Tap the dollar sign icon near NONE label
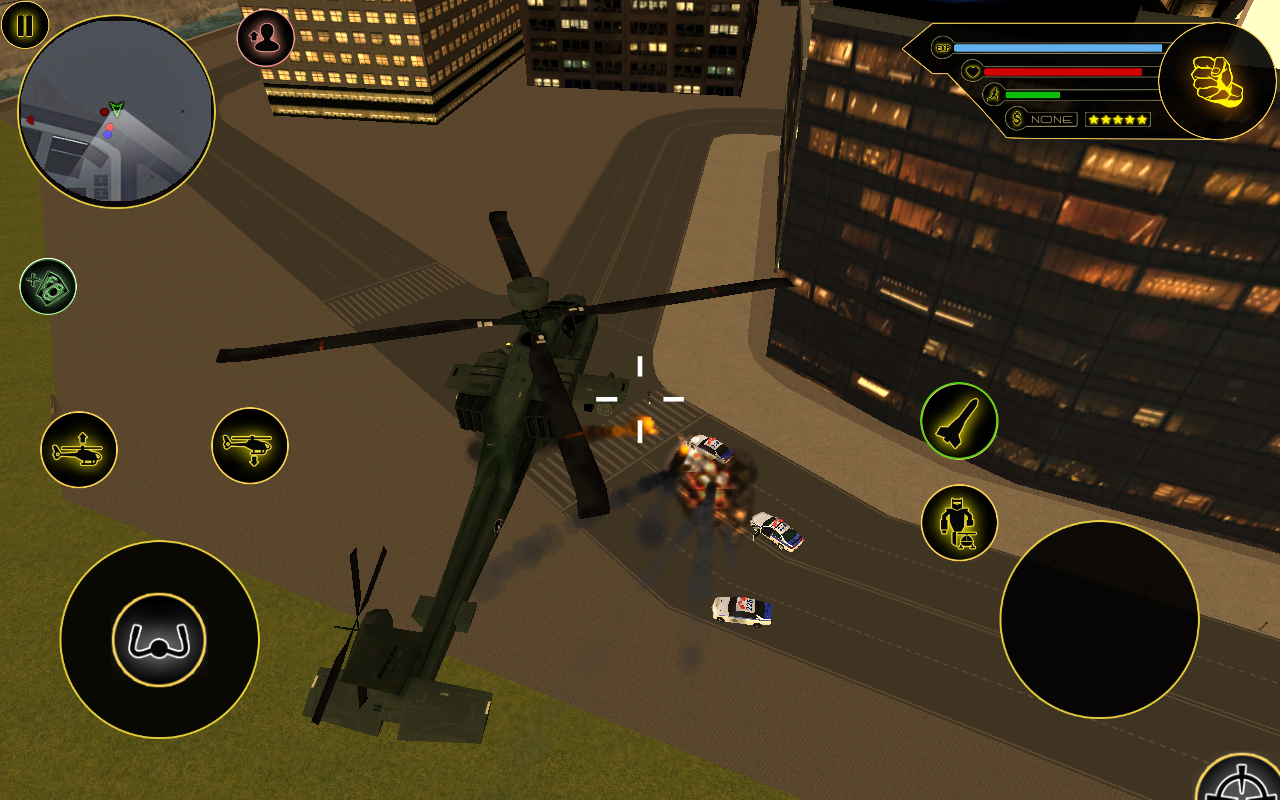Screen dimensions: 1280x800 [x=1015, y=119]
